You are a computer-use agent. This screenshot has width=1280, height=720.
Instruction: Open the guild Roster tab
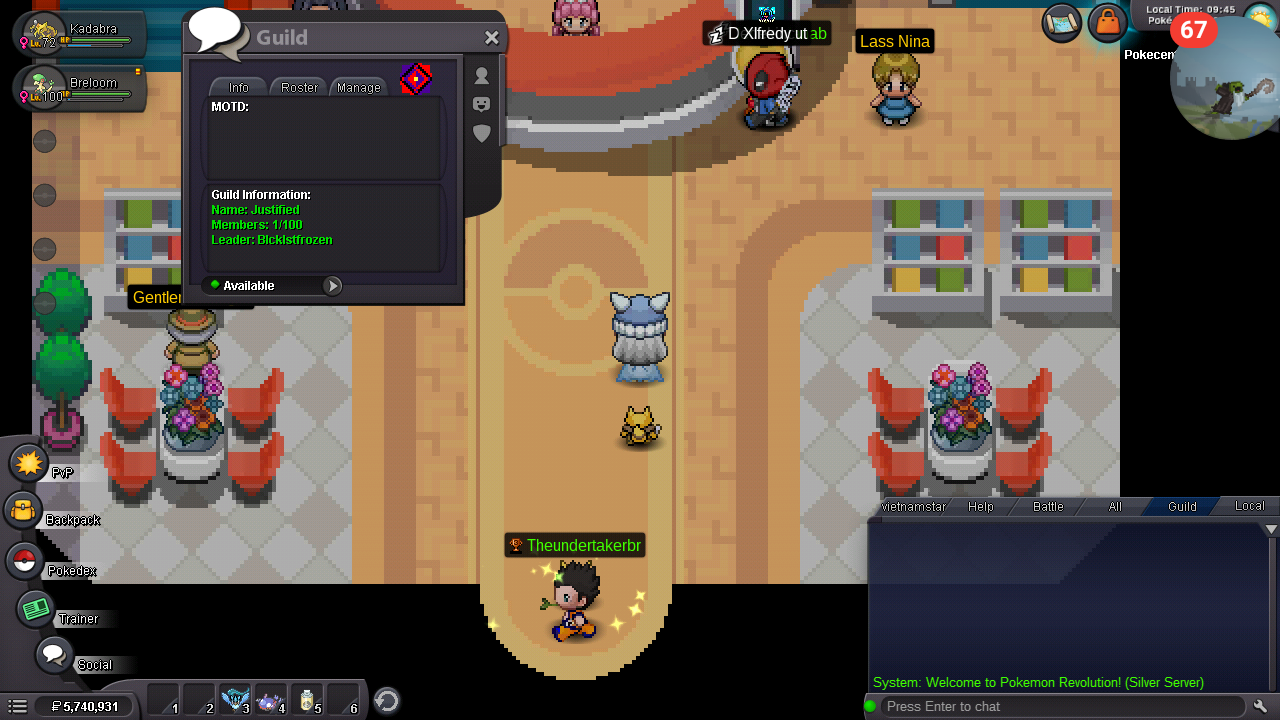pyautogui.click(x=299, y=87)
